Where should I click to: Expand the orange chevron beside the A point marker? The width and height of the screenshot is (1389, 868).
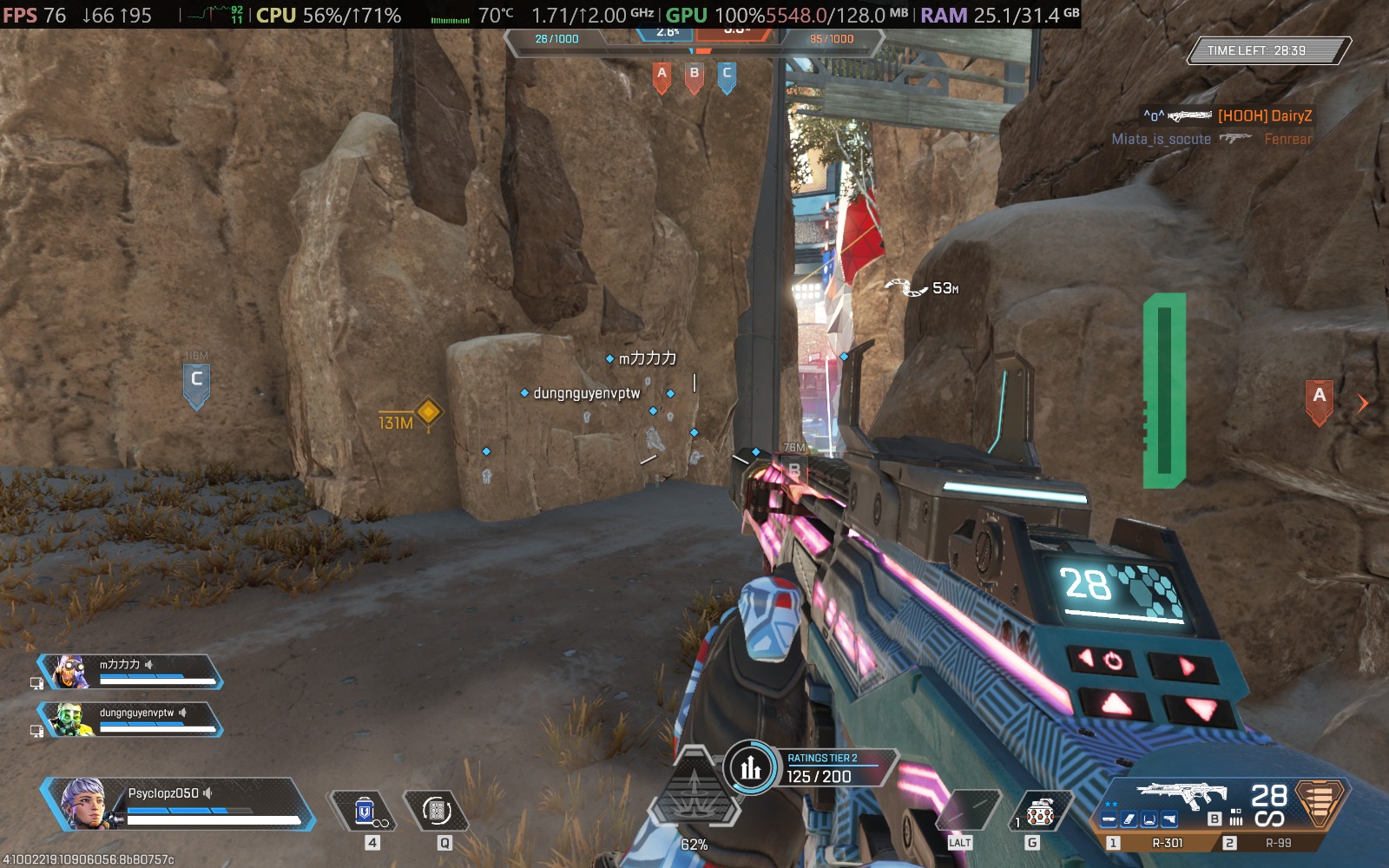[x=1361, y=403]
